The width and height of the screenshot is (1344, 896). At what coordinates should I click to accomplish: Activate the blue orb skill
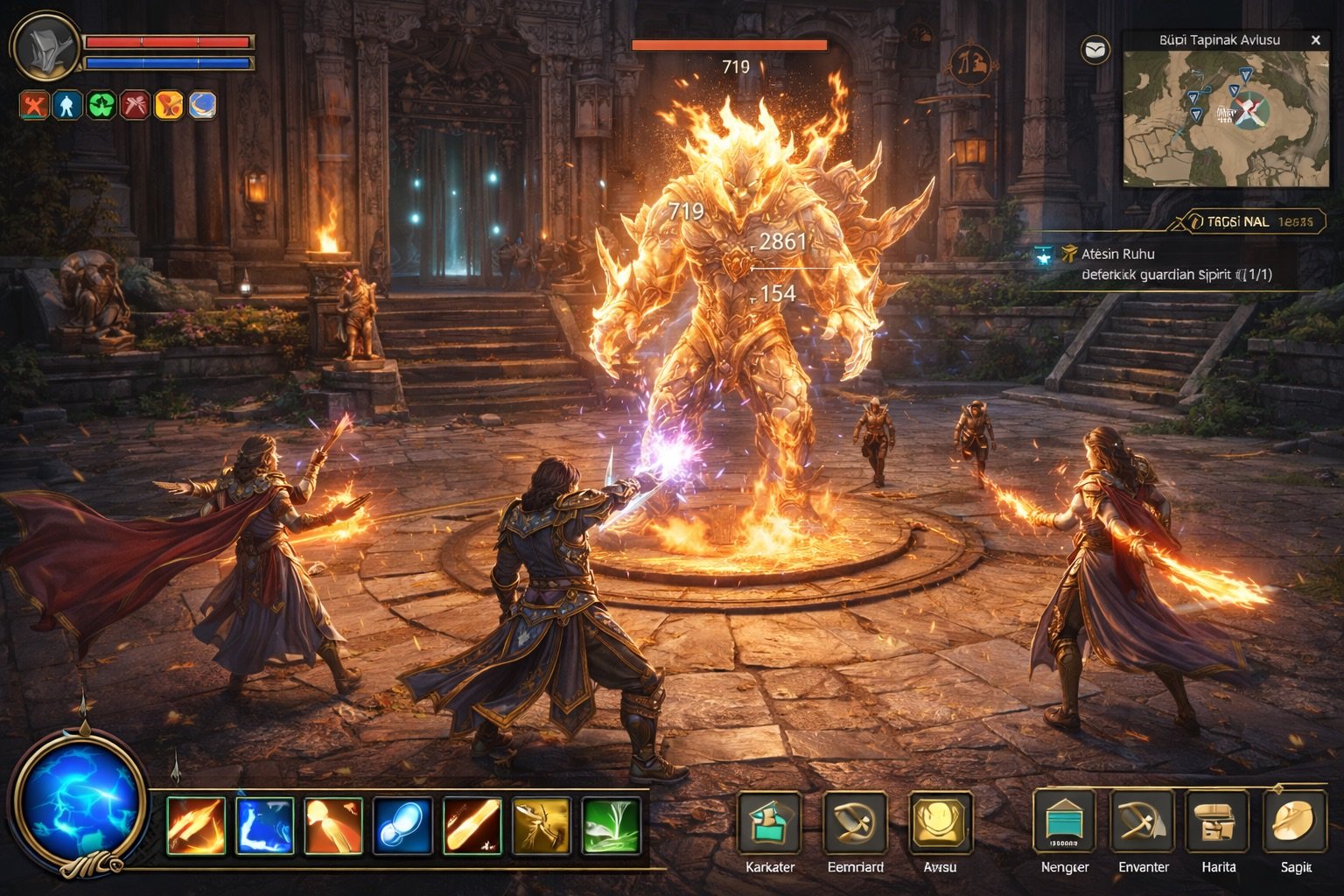point(402,825)
